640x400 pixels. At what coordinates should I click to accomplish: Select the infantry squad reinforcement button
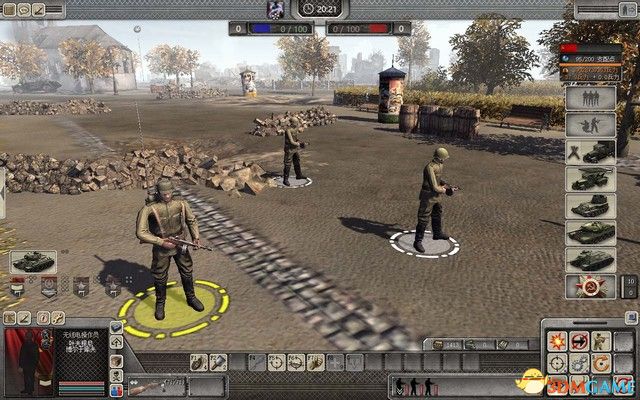click(x=590, y=98)
